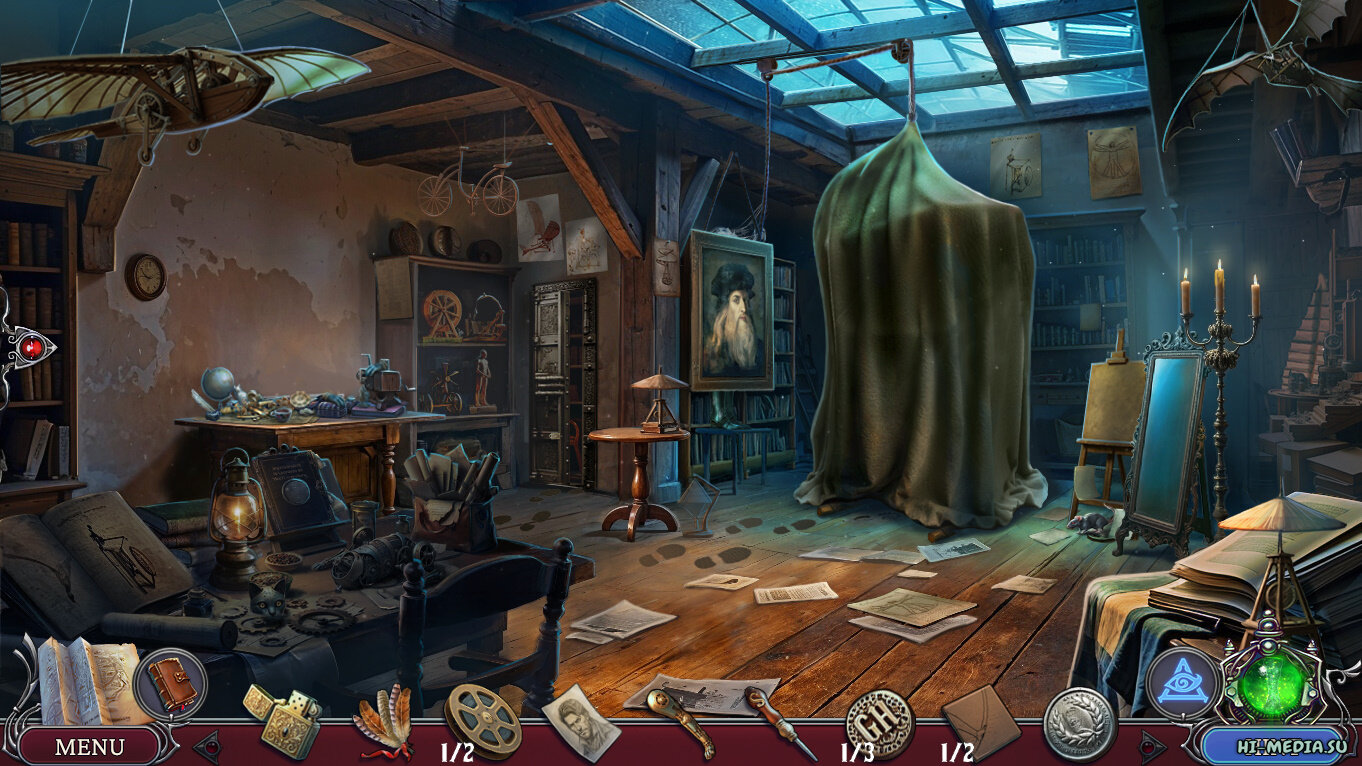The image size is (1362, 766).
Task: Activate the blue eye pyramid ability
Action: [x=1183, y=685]
